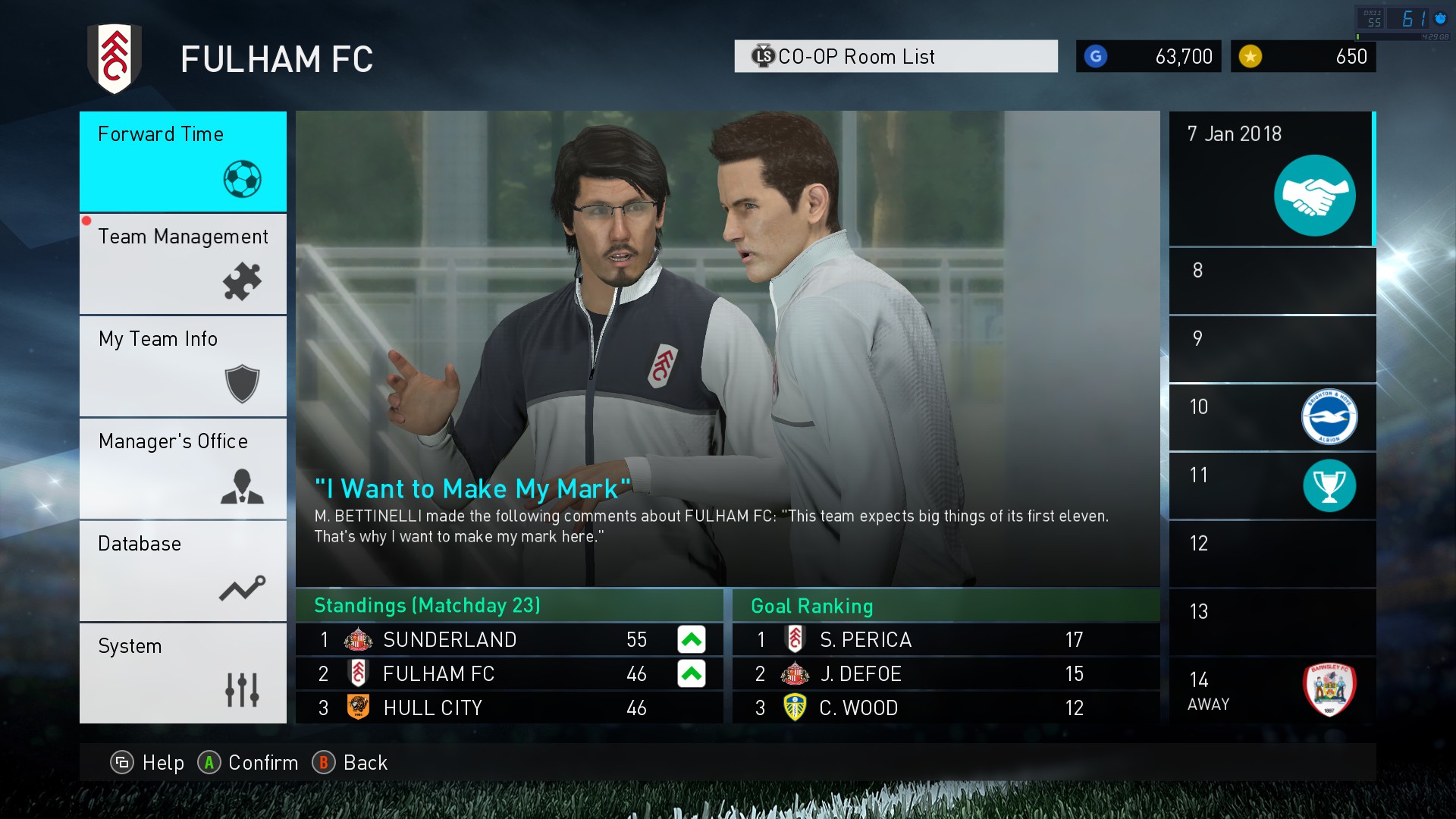Select the day 11 trophy calendar entry

click(1272, 485)
